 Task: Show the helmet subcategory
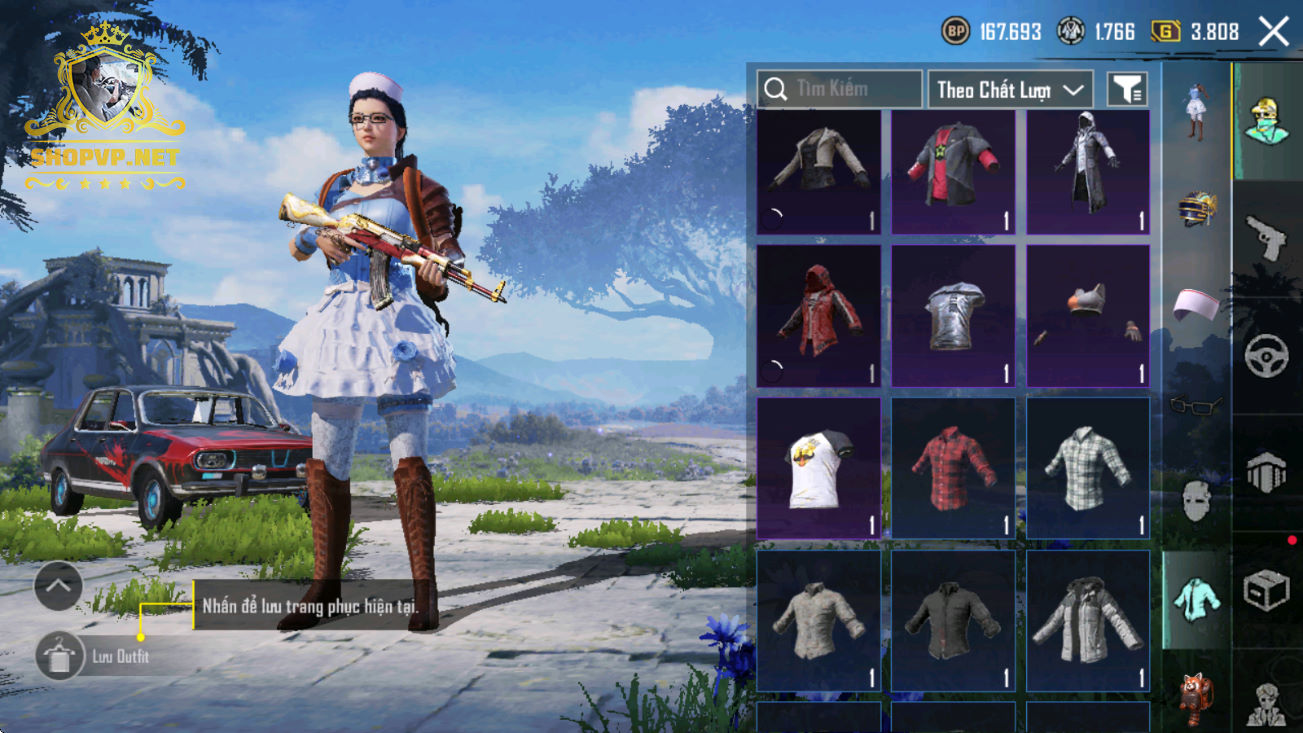pyautogui.click(x=1196, y=209)
